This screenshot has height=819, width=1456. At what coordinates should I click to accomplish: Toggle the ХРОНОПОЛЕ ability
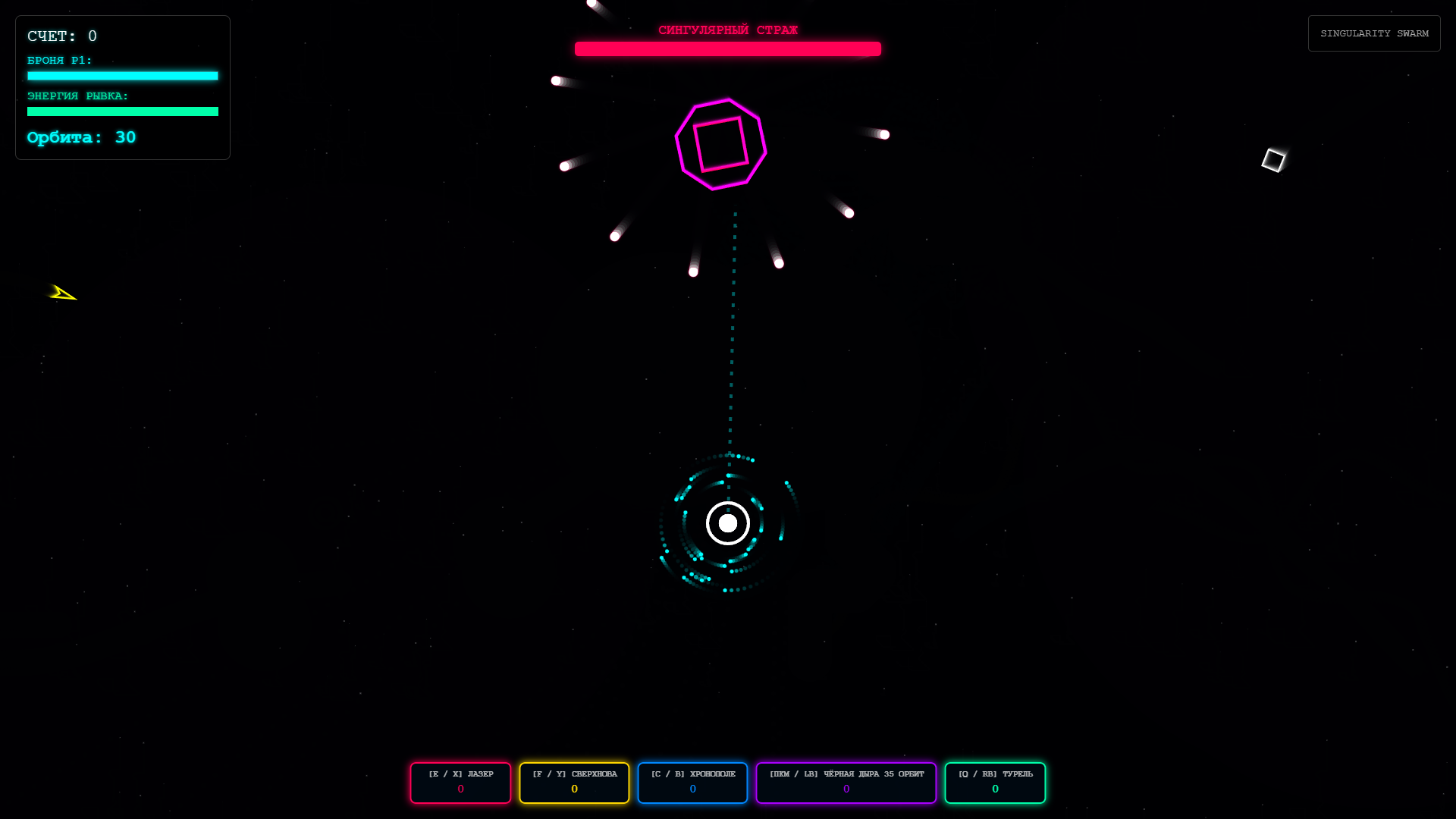pos(692,782)
